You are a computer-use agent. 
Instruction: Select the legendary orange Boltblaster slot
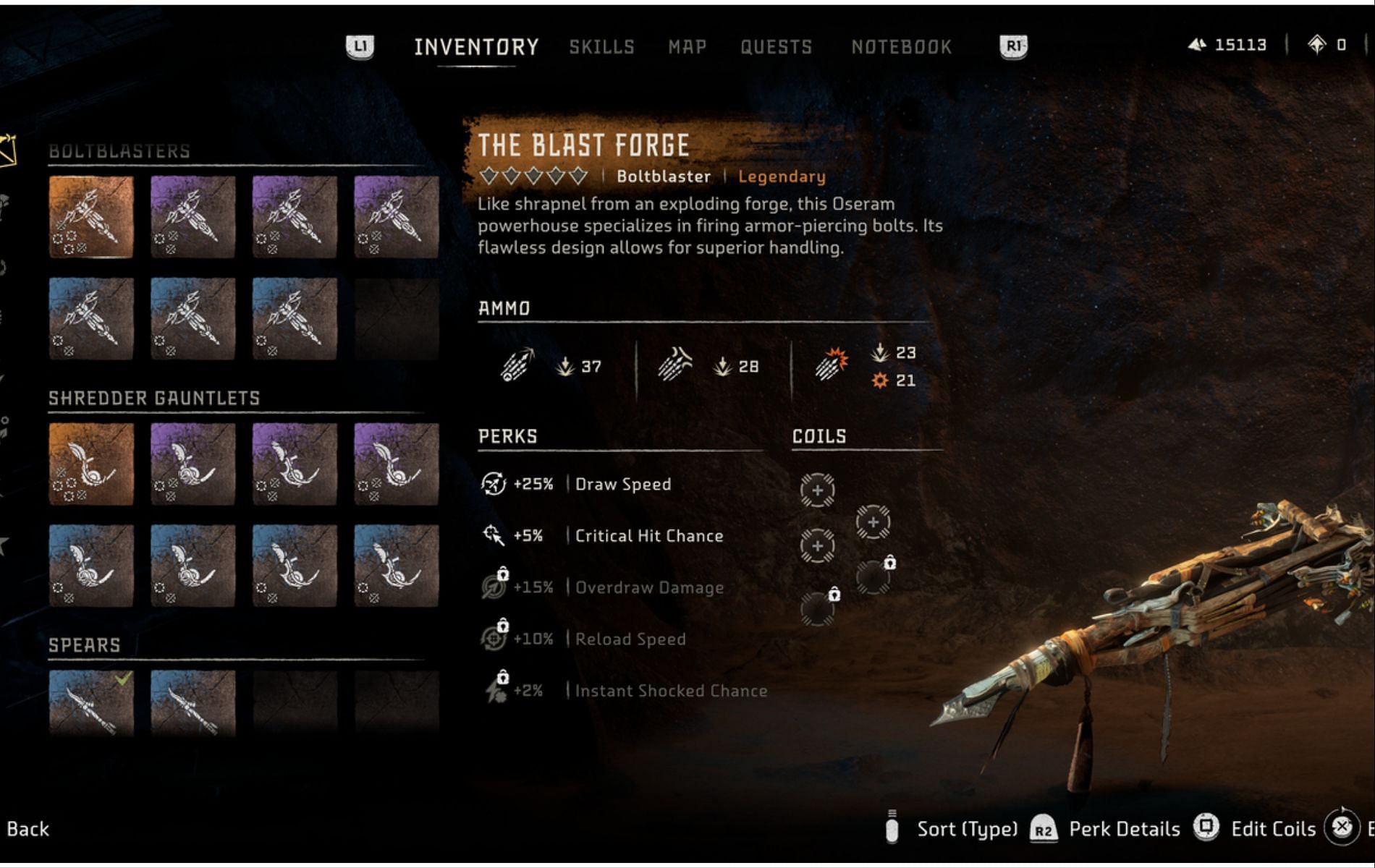click(91, 217)
